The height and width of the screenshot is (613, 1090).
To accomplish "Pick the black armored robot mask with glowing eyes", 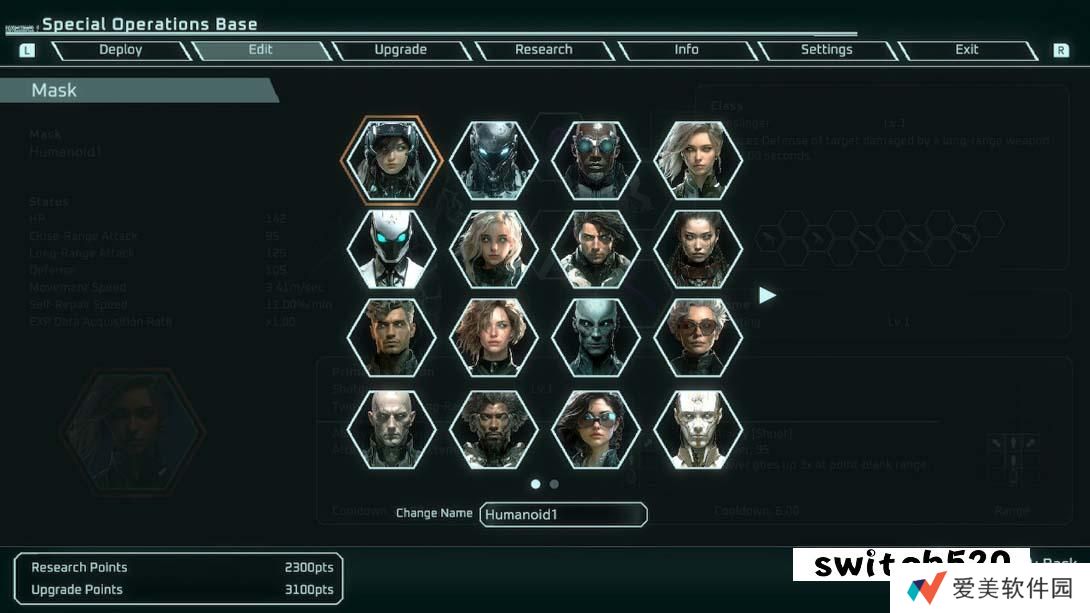I will (494, 160).
